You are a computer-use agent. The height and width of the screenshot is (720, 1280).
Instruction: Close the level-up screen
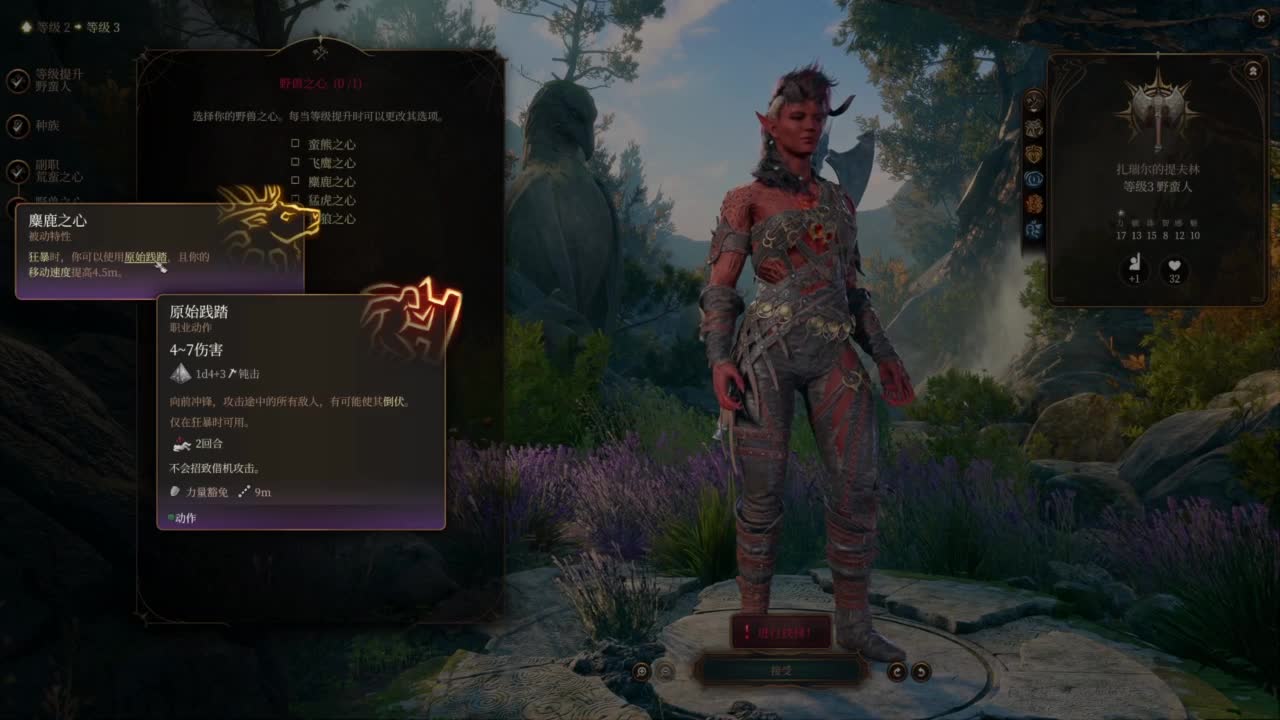pos(1260,18)
